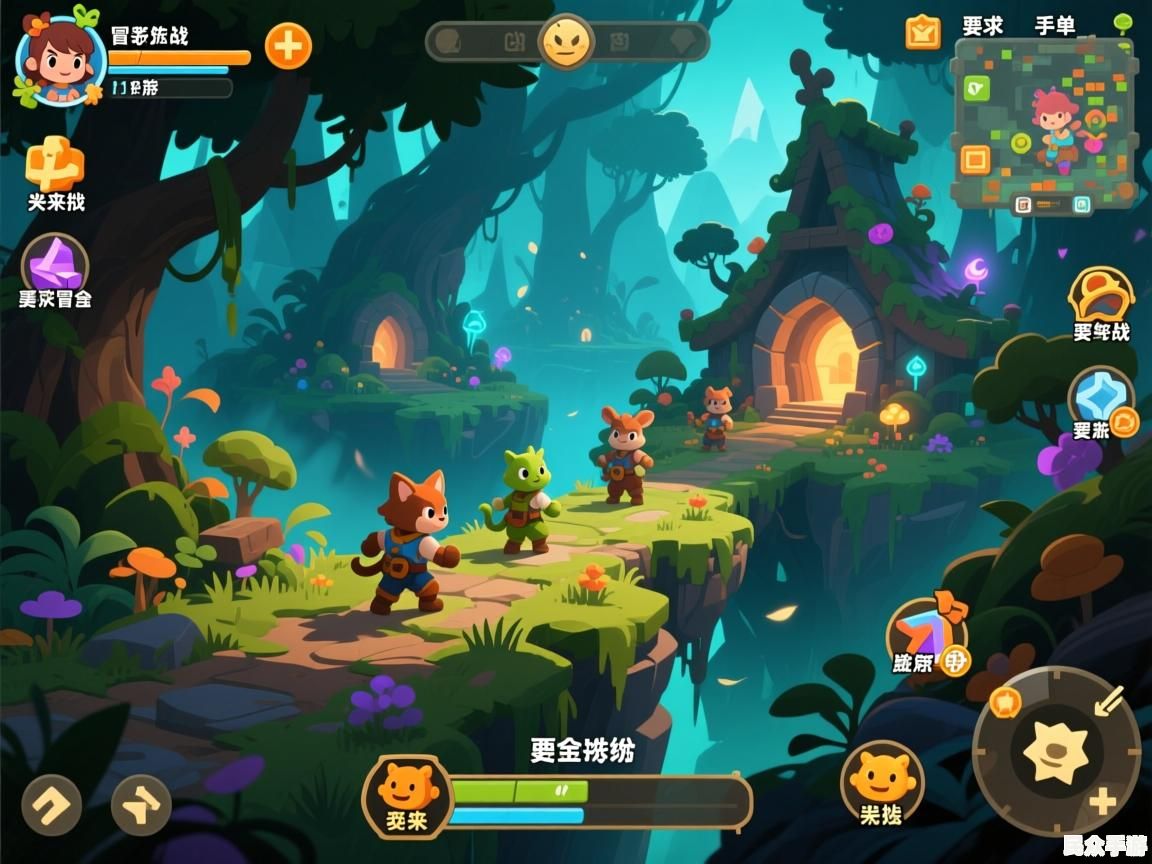Click the bent arrow round button
1152x864 pixels.
pyautogui.click(x=52, y=804)
